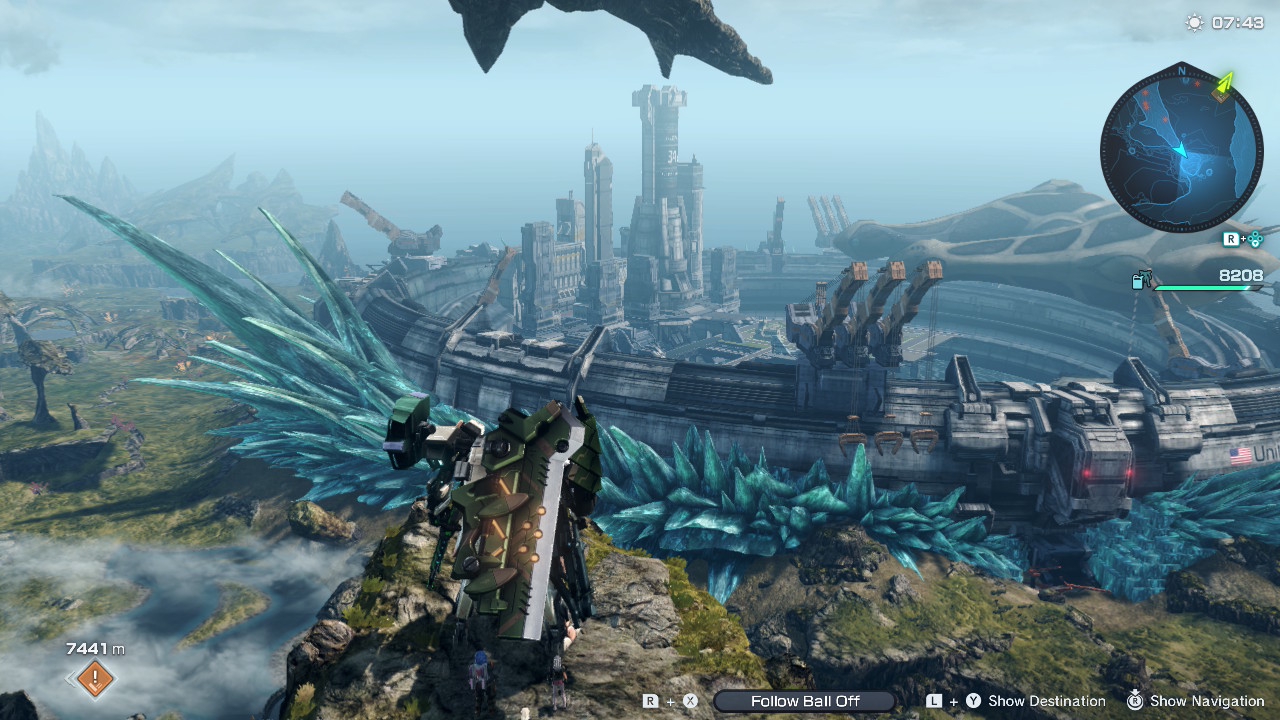Toggle the Follow Ball Off button
The height and width of the screenshot is (720, 1280).
click(x=805, y=701)
